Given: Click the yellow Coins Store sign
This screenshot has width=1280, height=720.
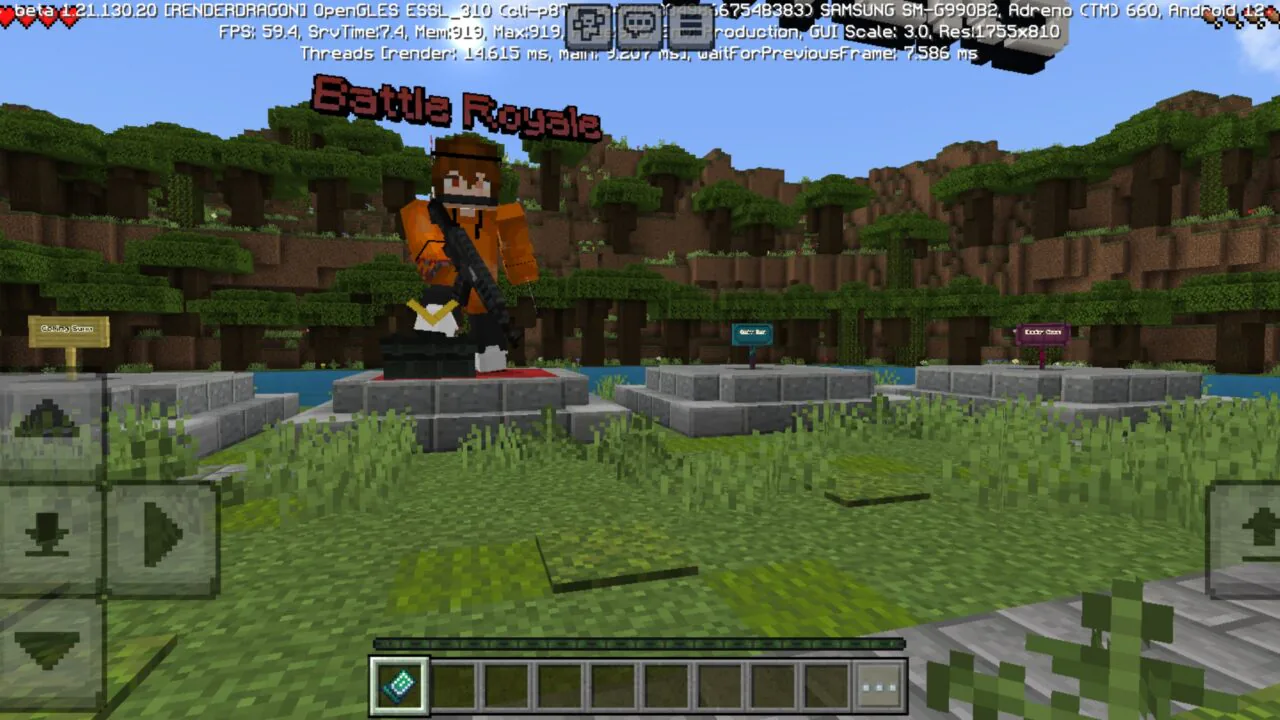Looking at the screenshot, I should (67, 331).
